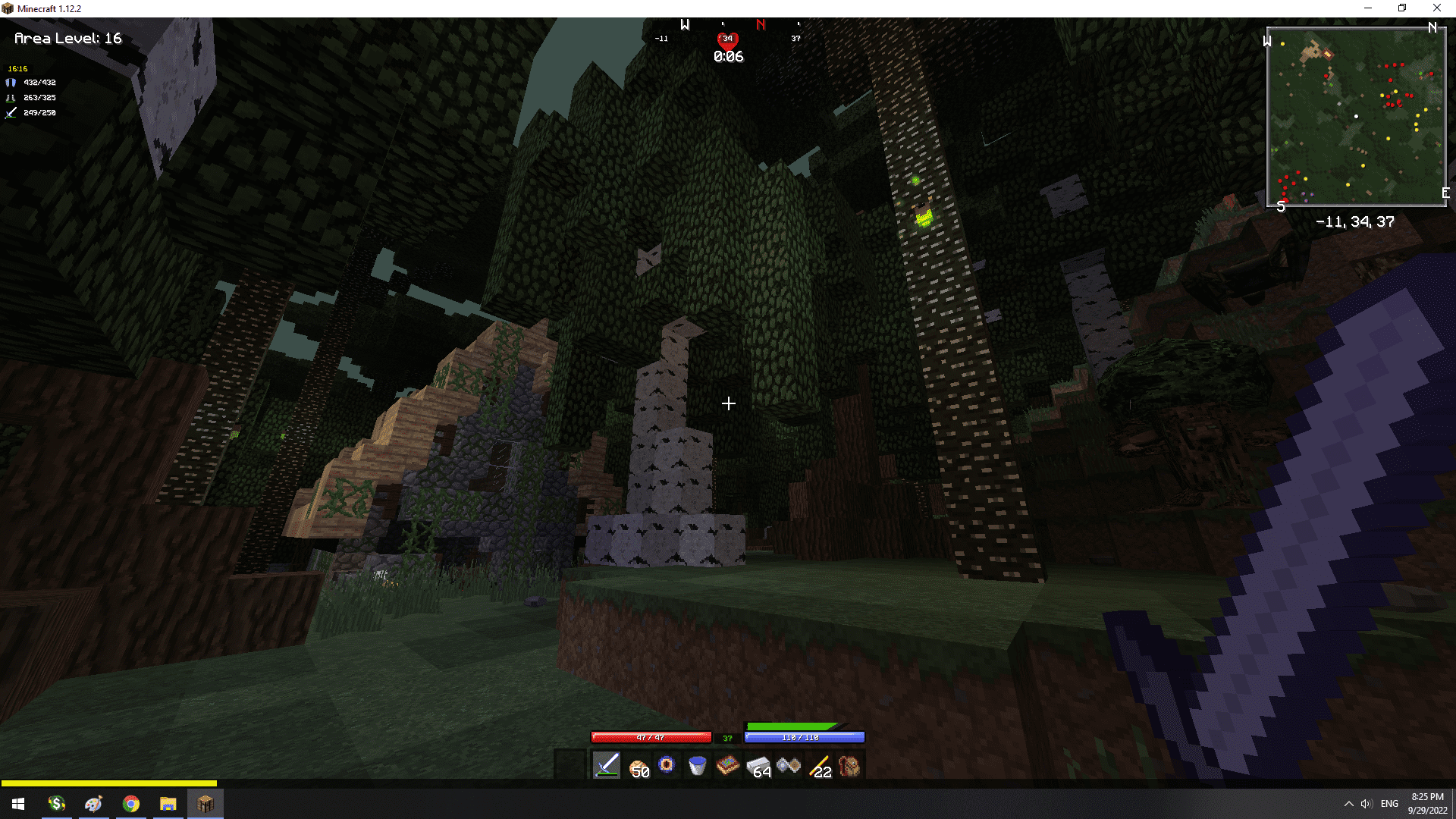
Task: Click the forest minimap
Action: [1356, 117]
